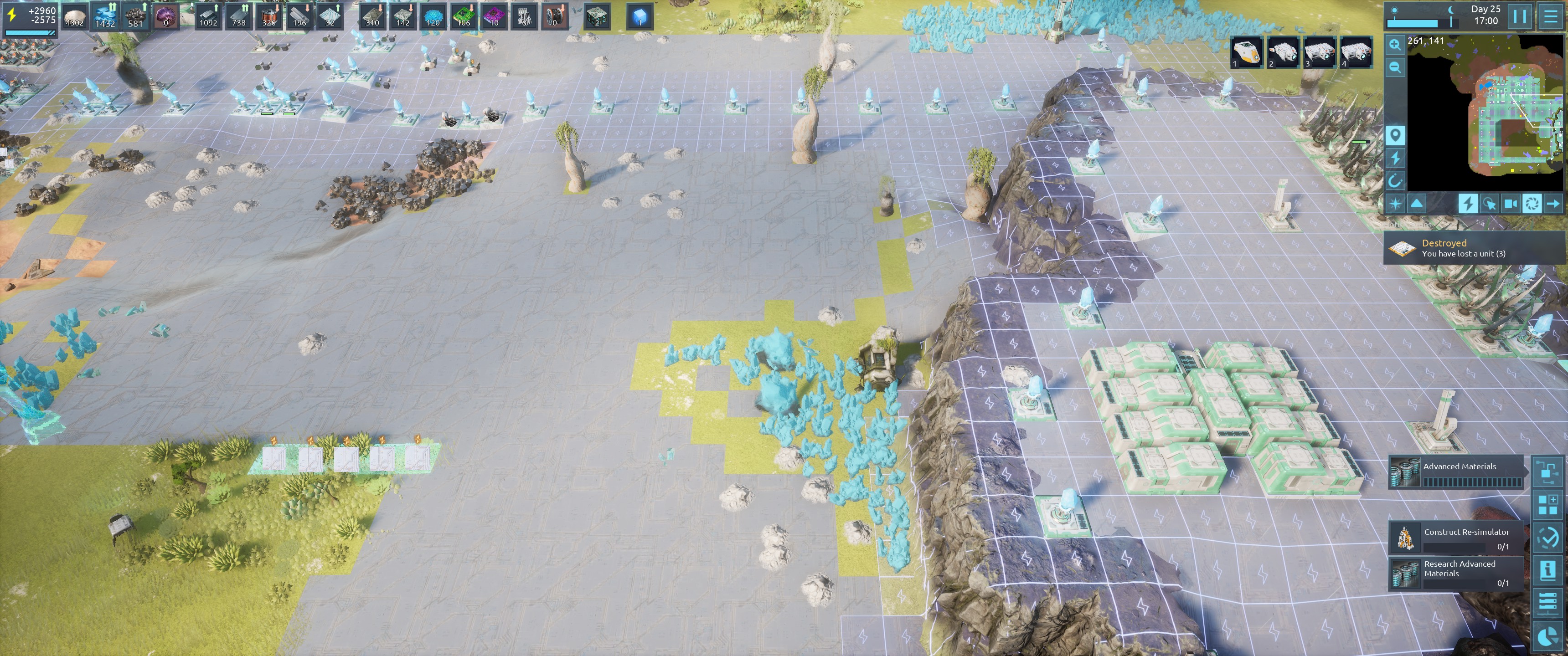Open the build menu grid-plus button
Viewport: 1568px width, 656px height.
click(x=1547, y=504)
